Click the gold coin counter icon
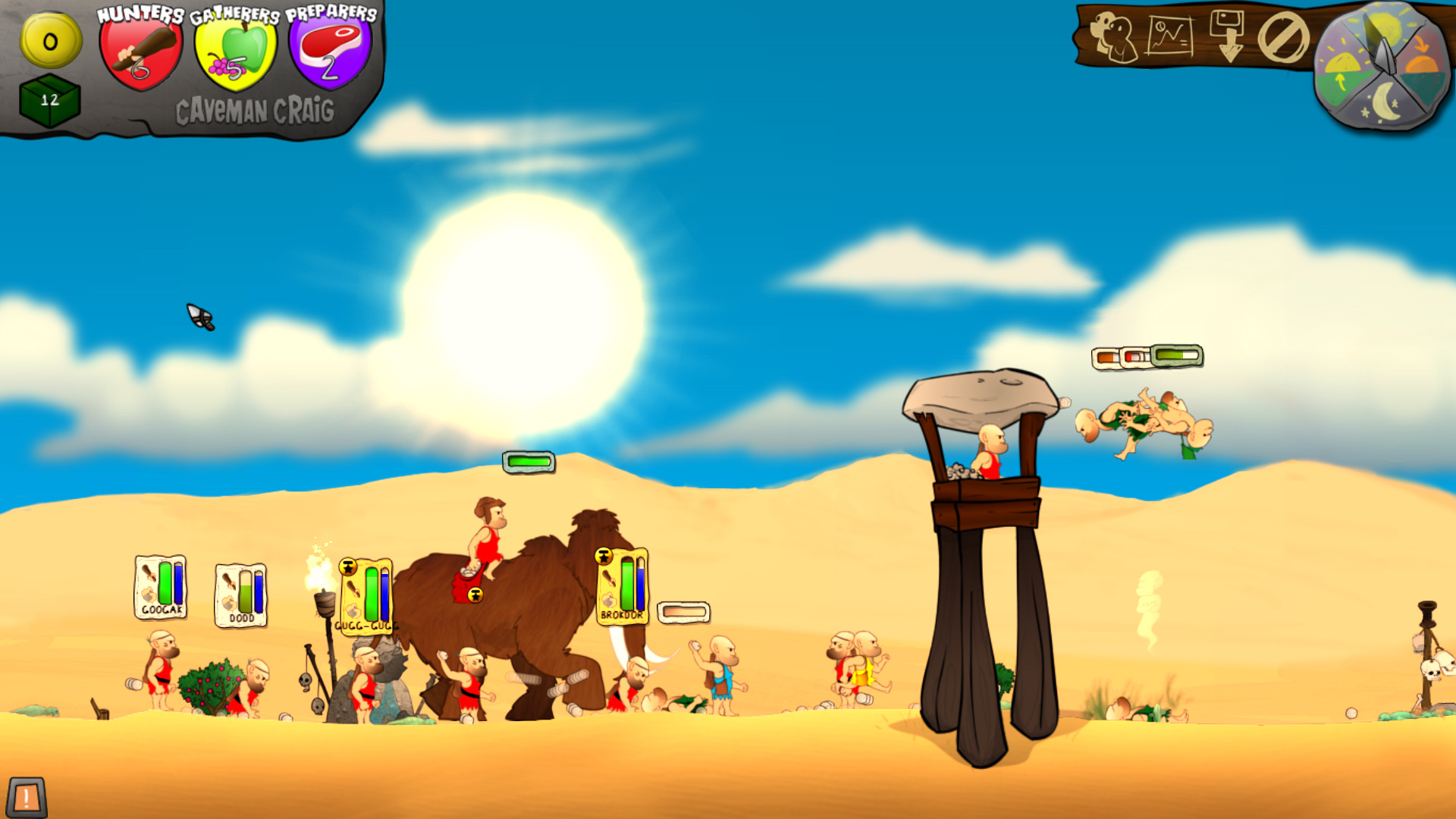1456x819 pixels. tap(49, 41)
